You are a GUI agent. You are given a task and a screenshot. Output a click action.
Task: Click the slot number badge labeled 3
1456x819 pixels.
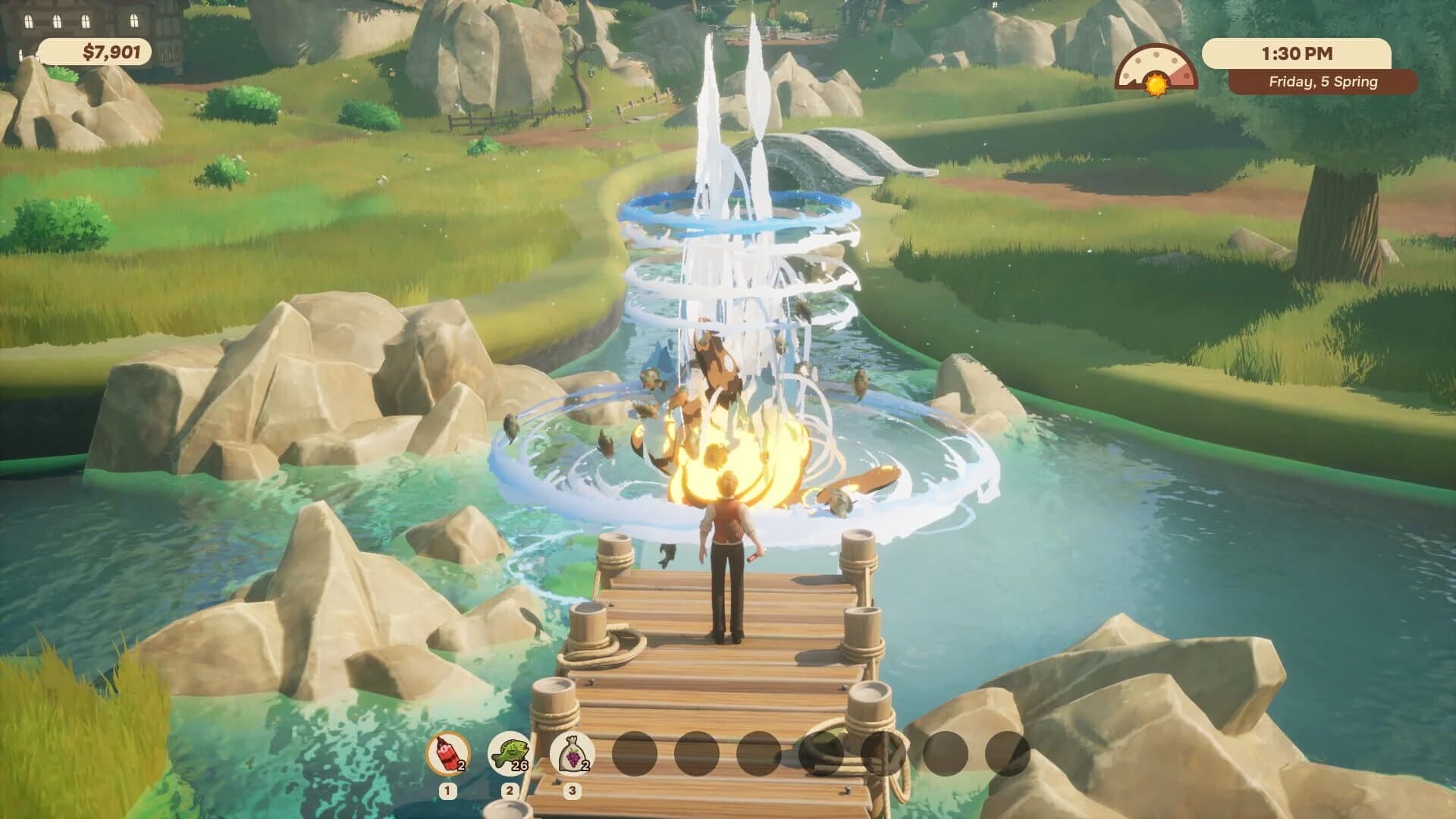pyautogui.click(x=573, y=791)
